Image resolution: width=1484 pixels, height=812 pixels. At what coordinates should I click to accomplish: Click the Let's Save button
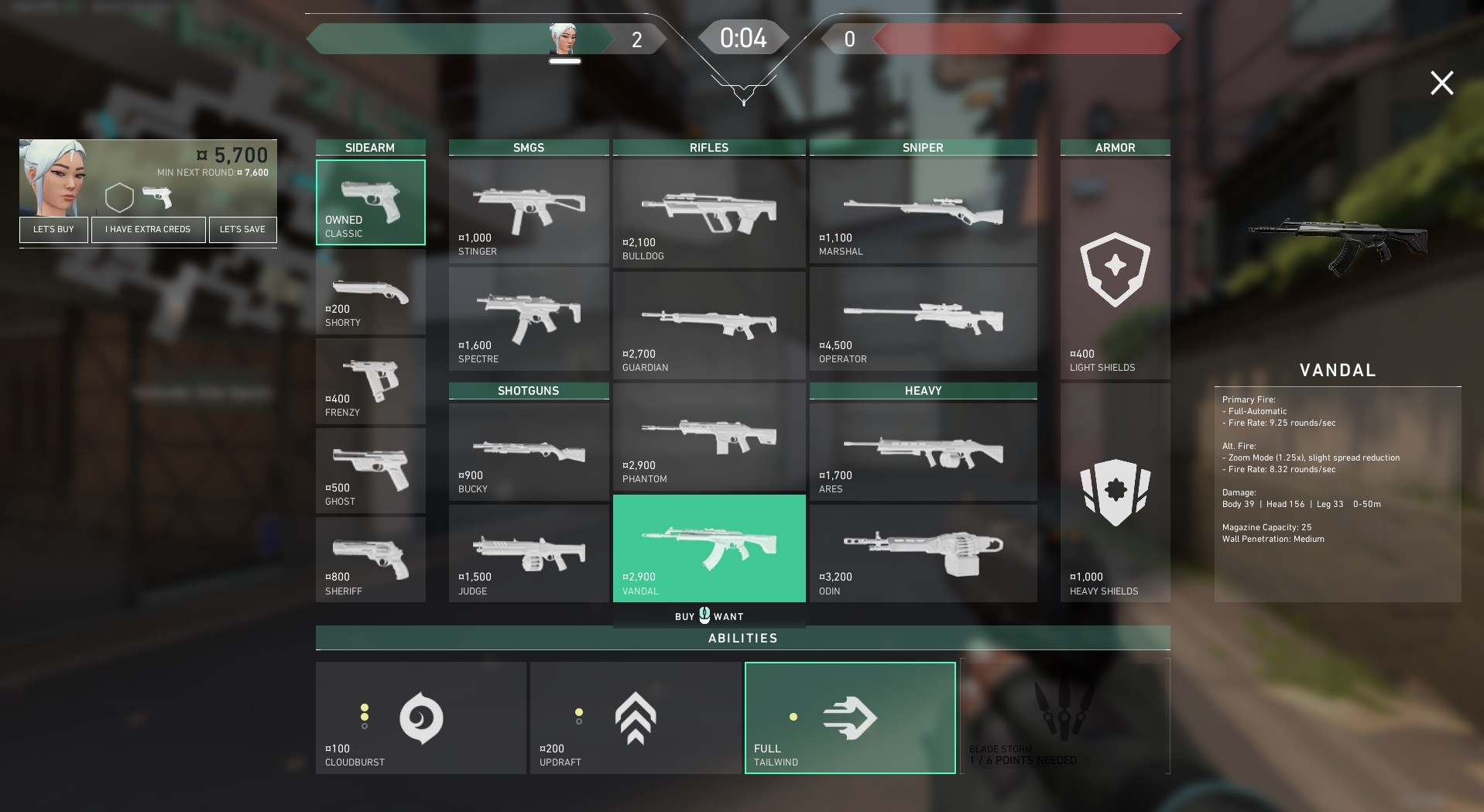point(242,229)
